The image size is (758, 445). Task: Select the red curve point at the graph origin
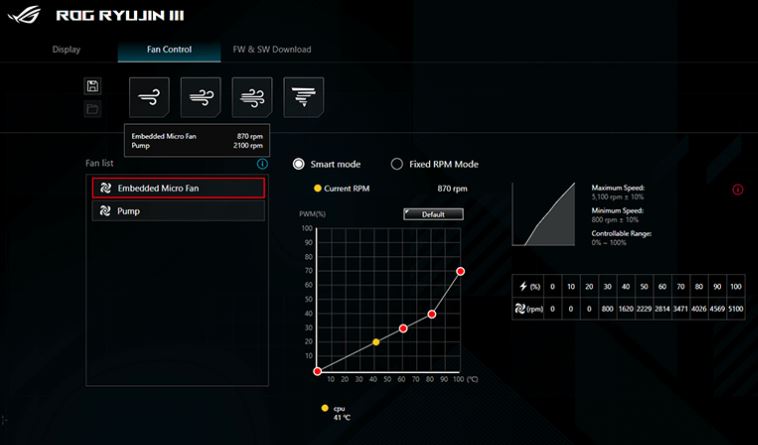coord(317,371)
